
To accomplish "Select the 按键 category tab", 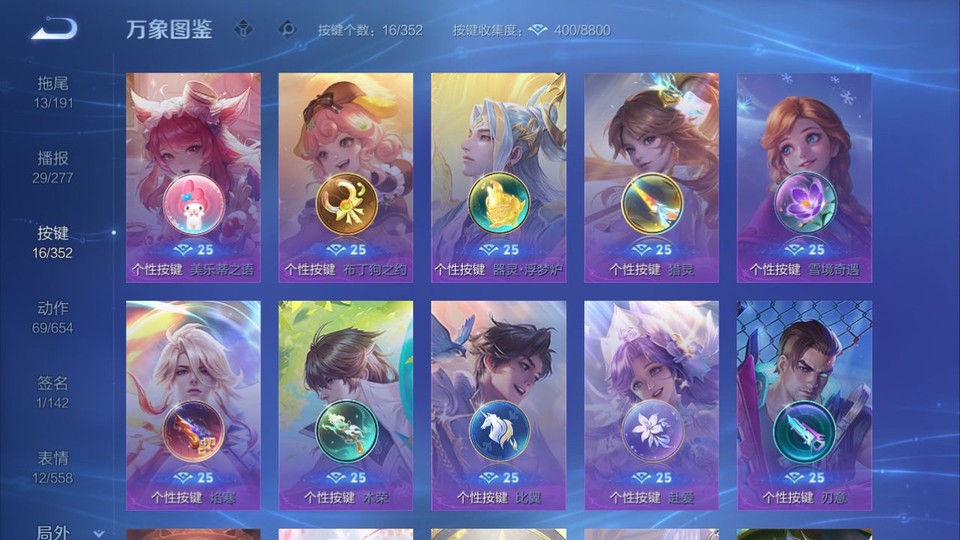I will pos(54,242).
